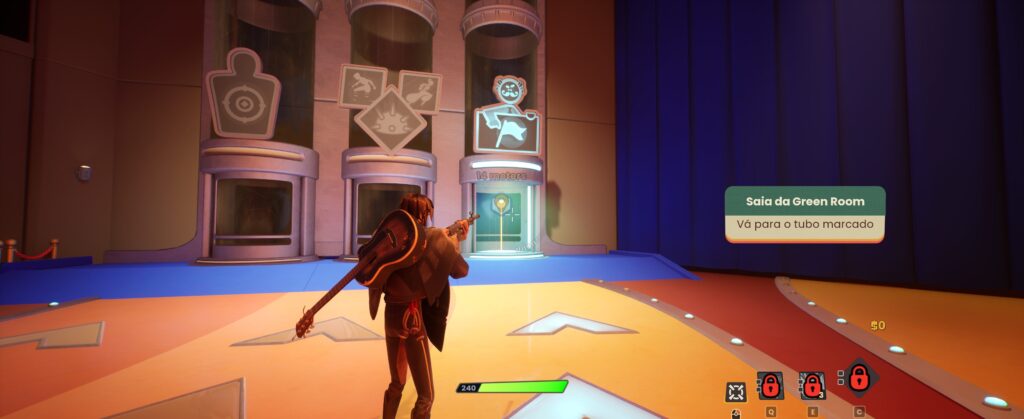Choose the diamond-shaped locked ability slot
Image resolution: width=1024 pixels, height=419 pixels.
click(x=858, y=379)
